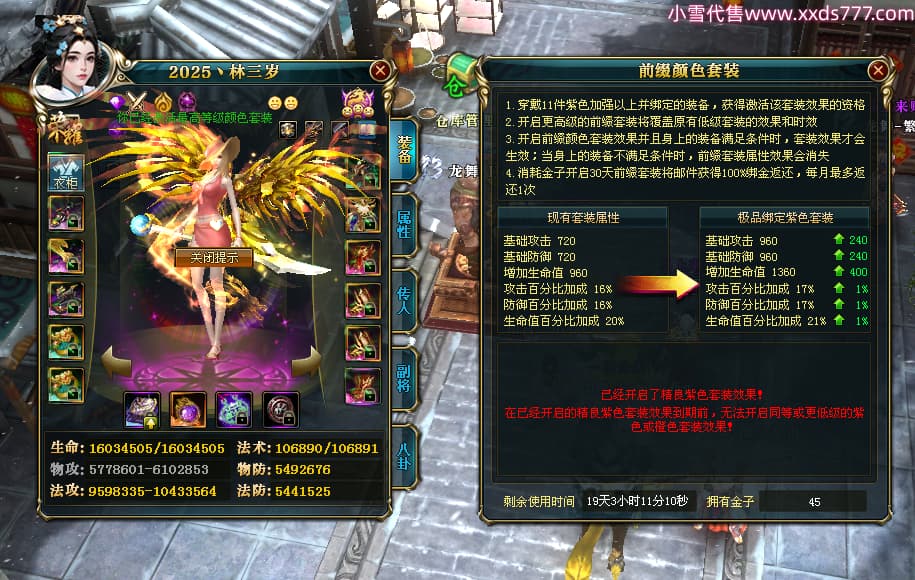The width and height of the screenshot is (915, 580).
Task: Rotate the character model left
Action: coord(115,360)
